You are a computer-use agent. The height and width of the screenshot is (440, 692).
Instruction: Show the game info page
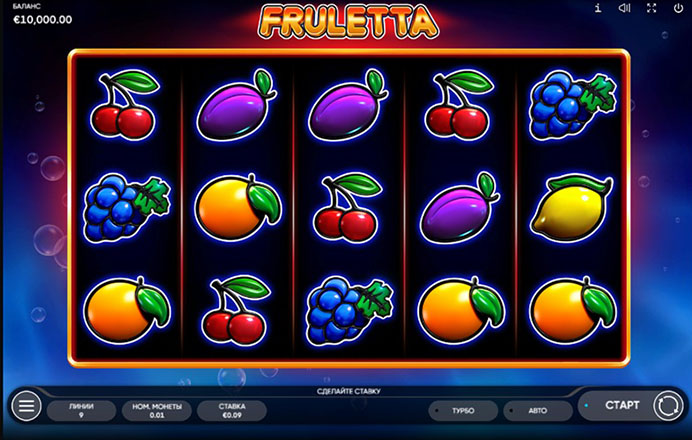[x=598, y=9]
